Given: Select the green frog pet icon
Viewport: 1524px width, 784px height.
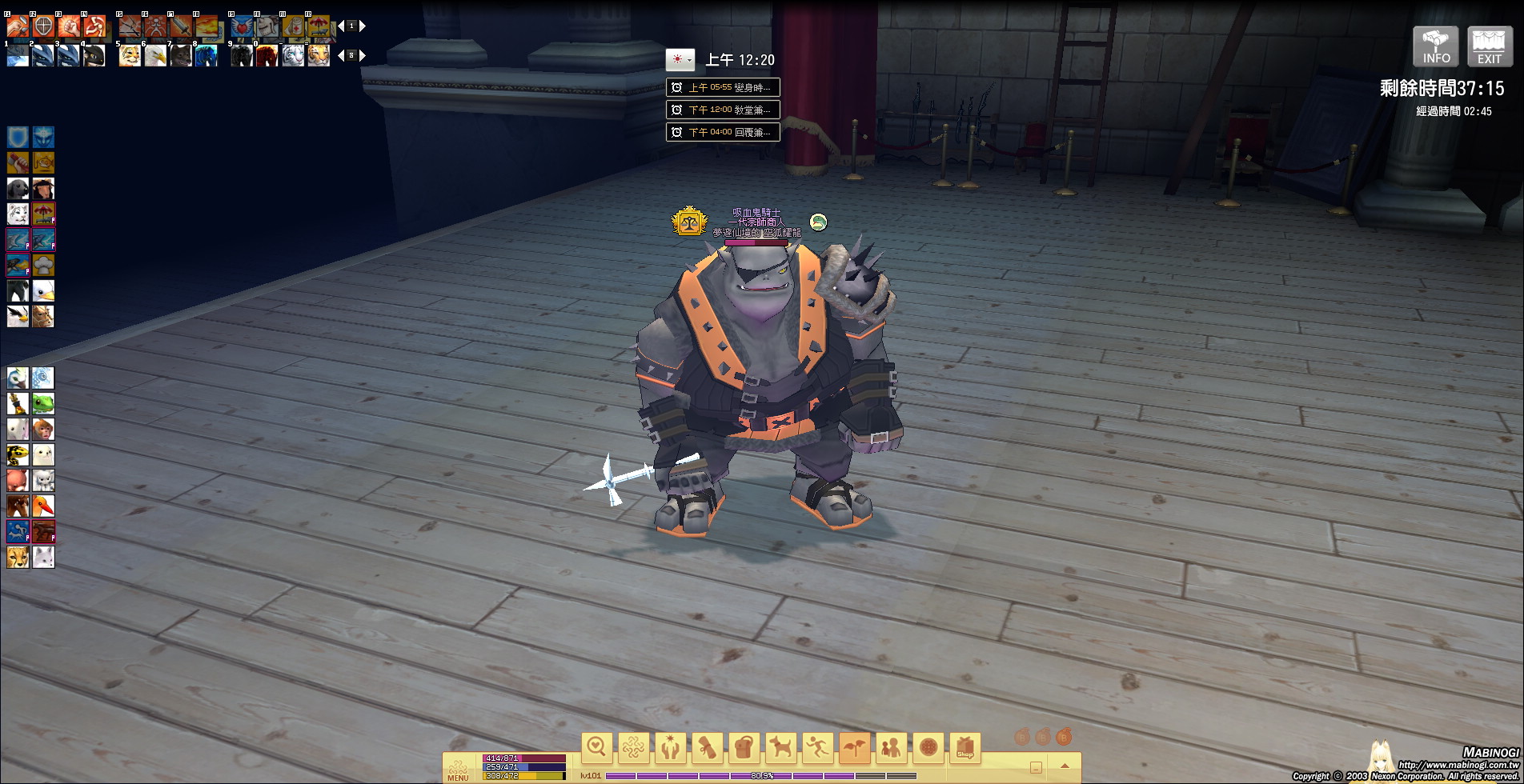Looking at the screenshot, I should (43, 404).
